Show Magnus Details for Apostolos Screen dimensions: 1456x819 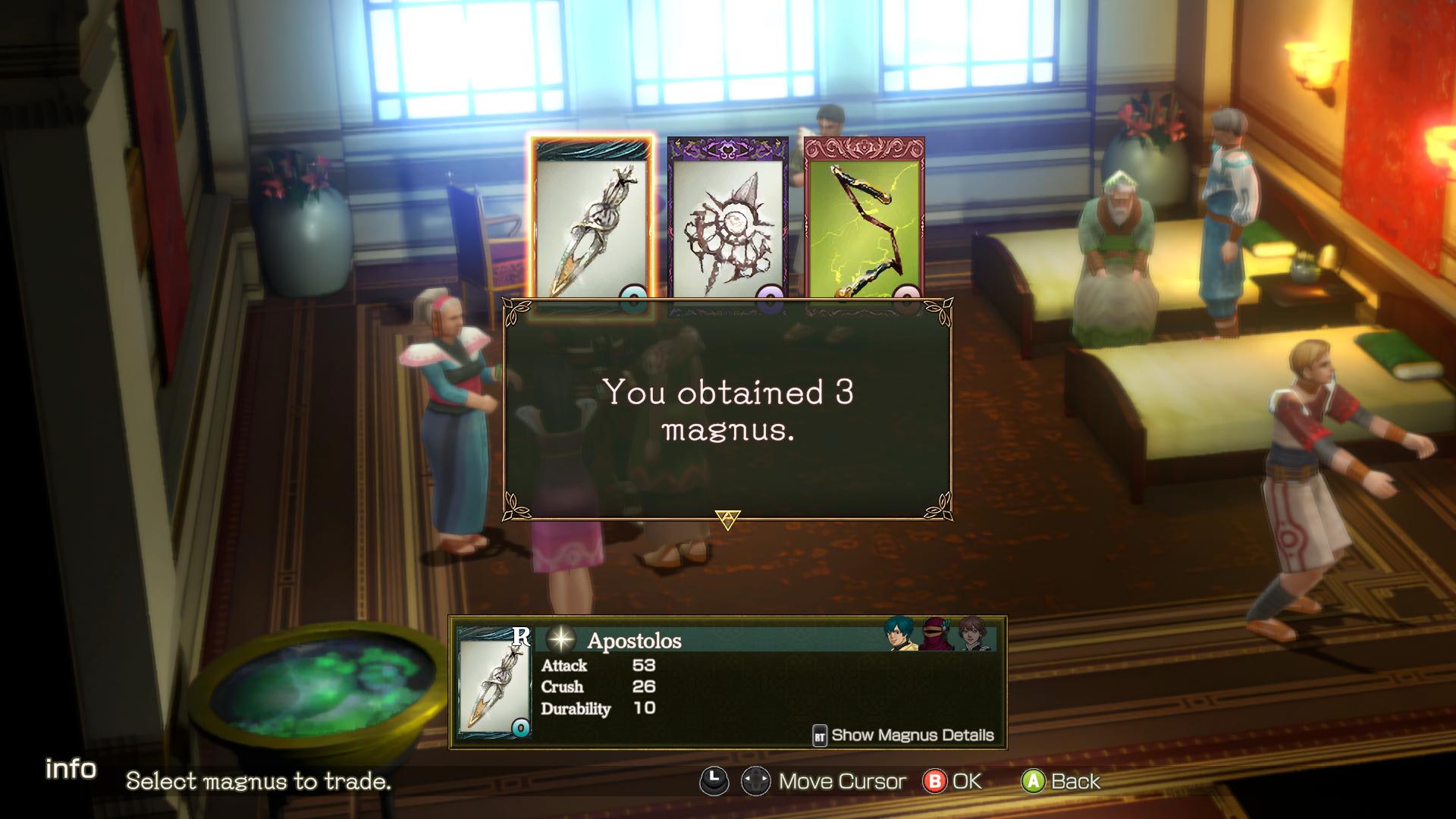point(903,735)
